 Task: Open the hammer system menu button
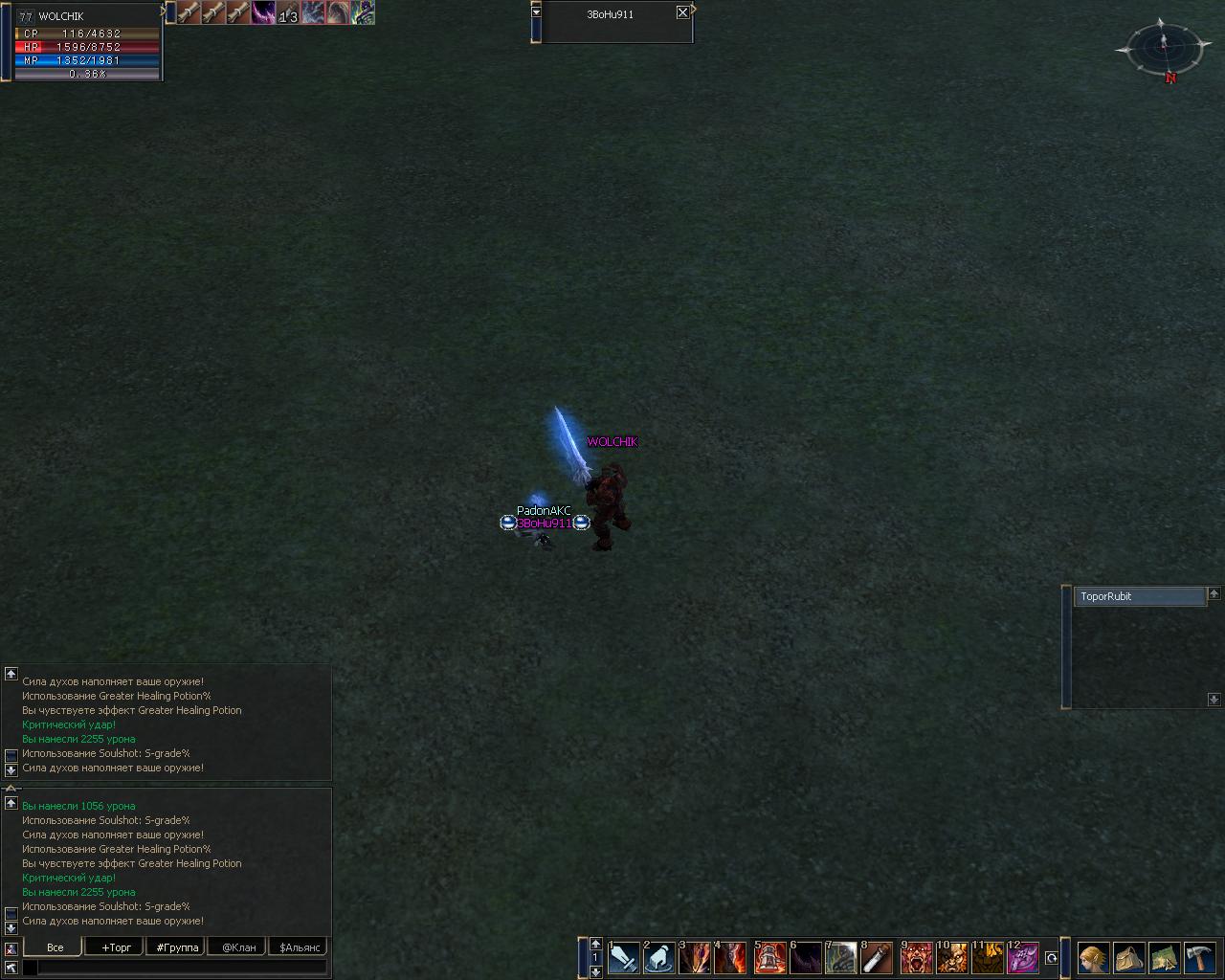[x=1199, y=958]
